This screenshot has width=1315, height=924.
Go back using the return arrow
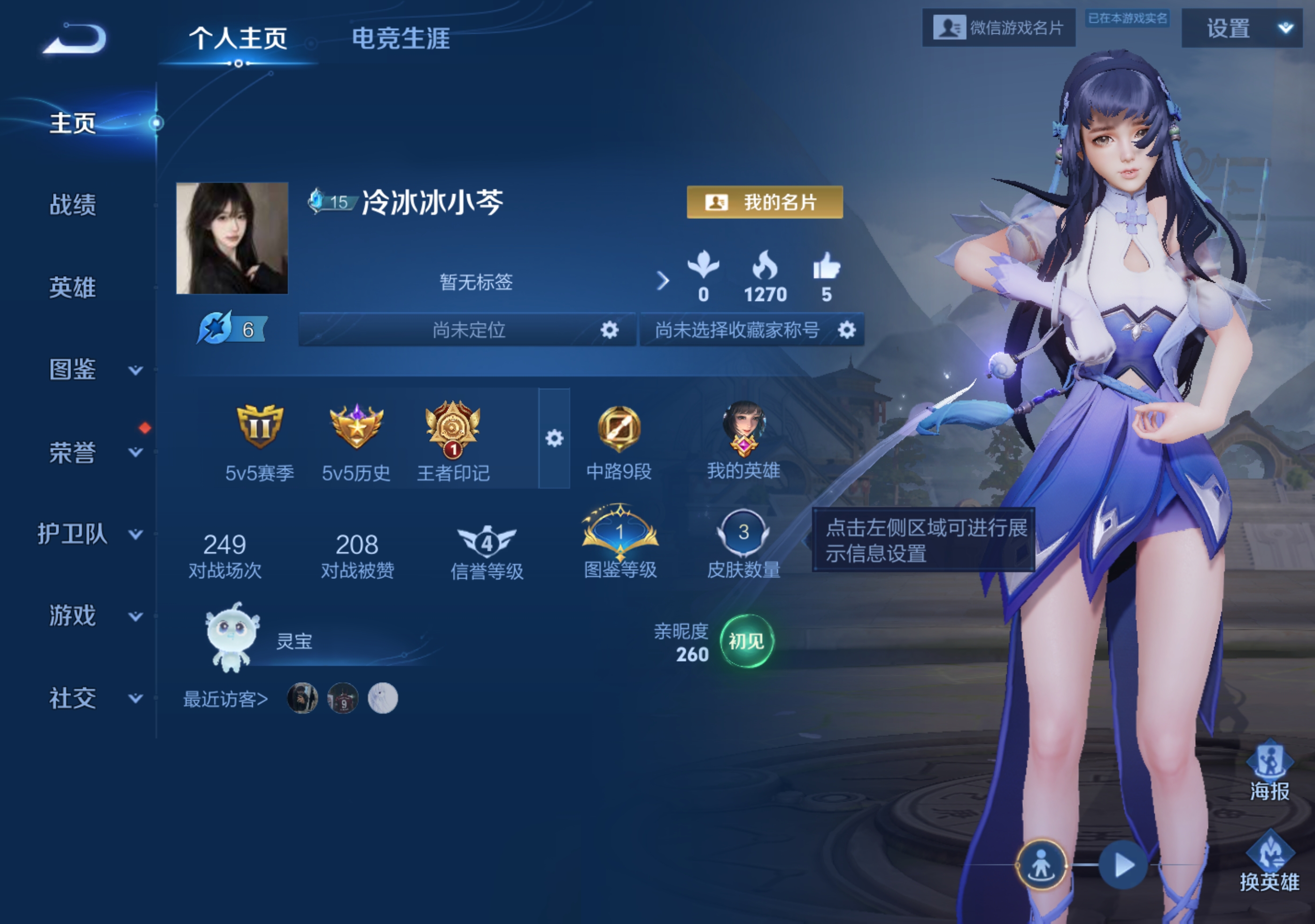click(76, 39)
